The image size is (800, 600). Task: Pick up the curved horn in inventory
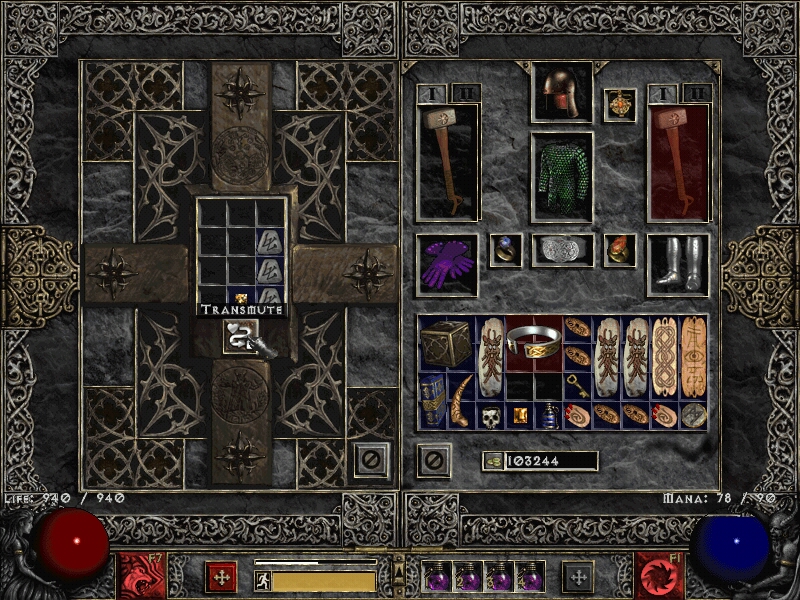coord(461,401)
